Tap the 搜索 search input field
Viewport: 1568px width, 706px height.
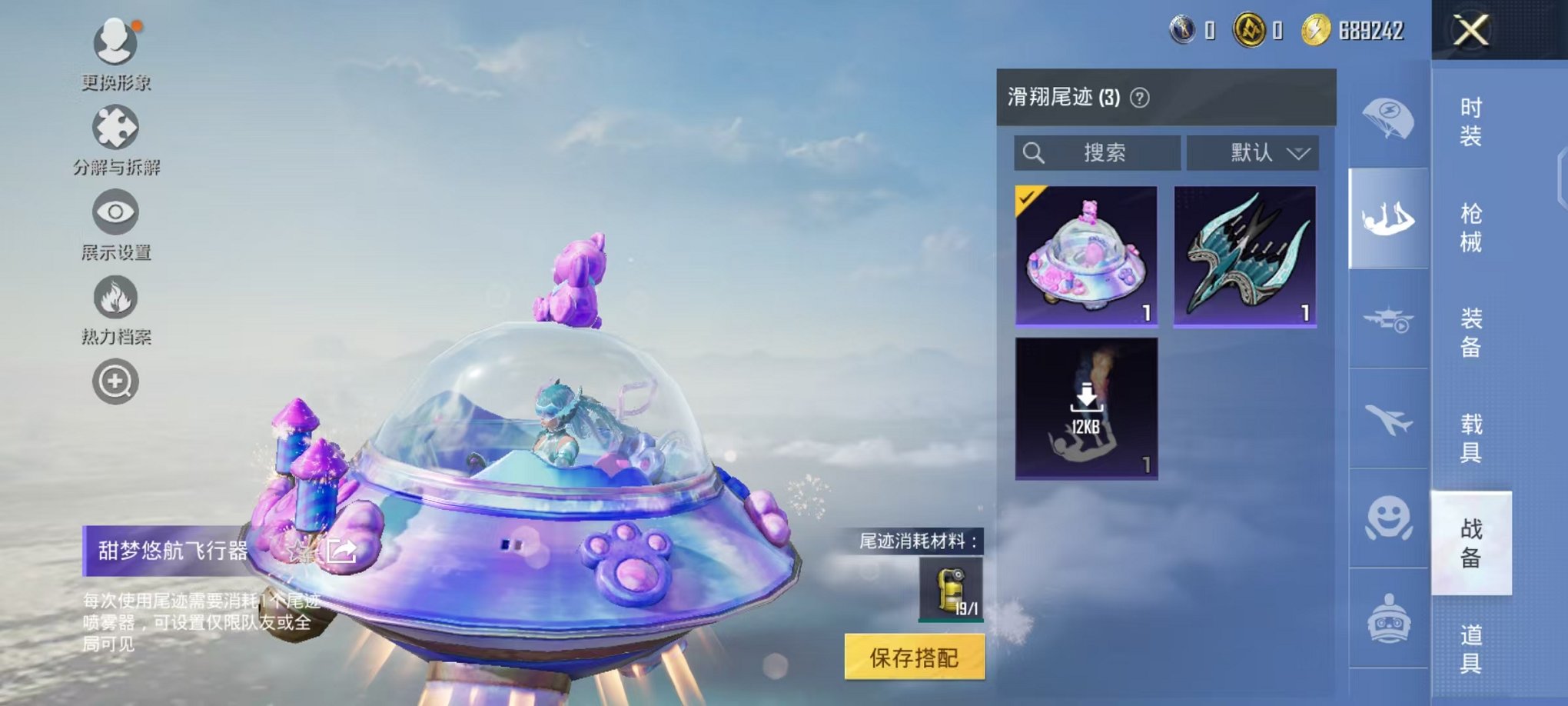(x=1099, y=153)
